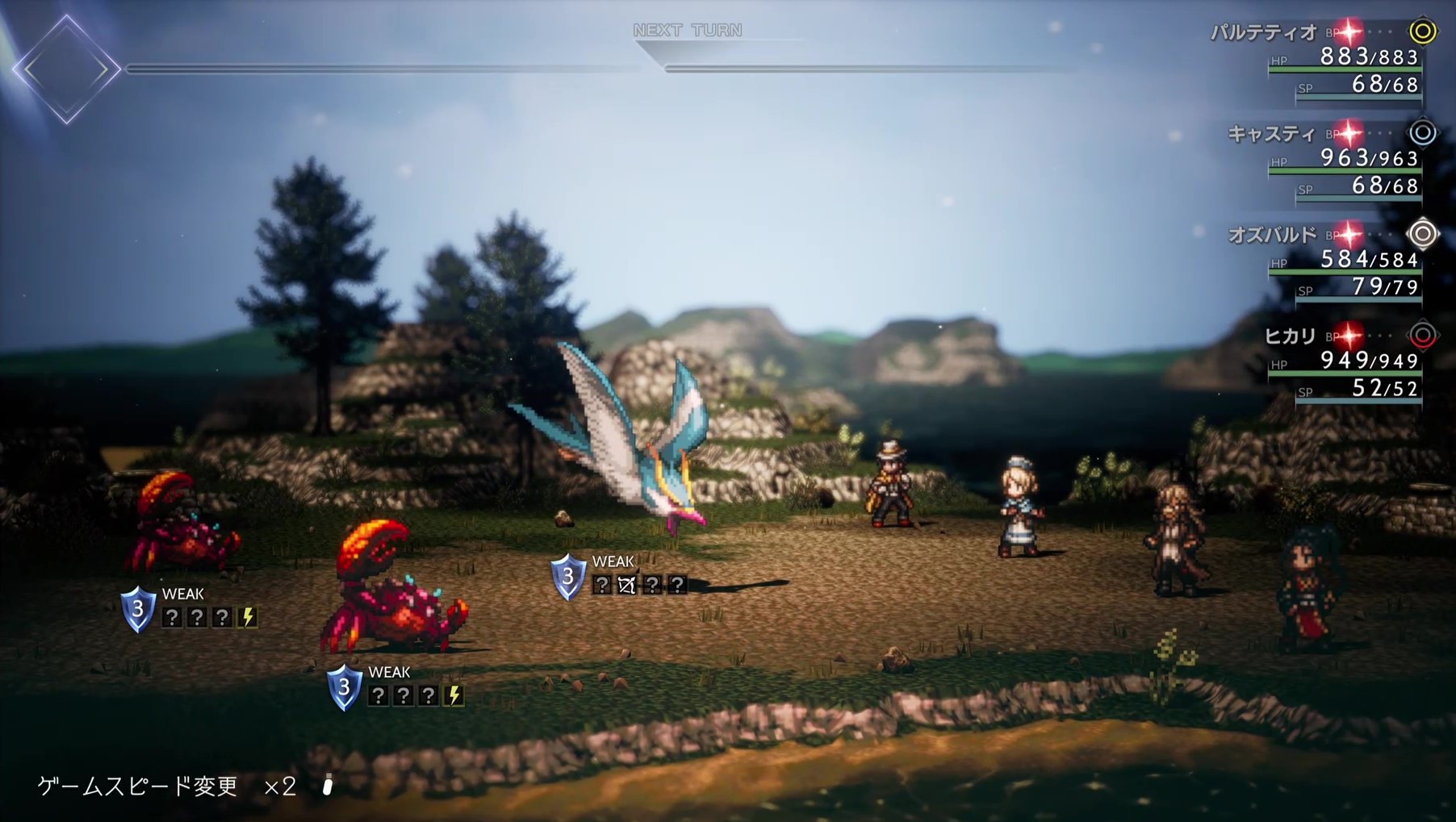
Task: Choose オズバルド in the party list
Action: click(1272, 235)
